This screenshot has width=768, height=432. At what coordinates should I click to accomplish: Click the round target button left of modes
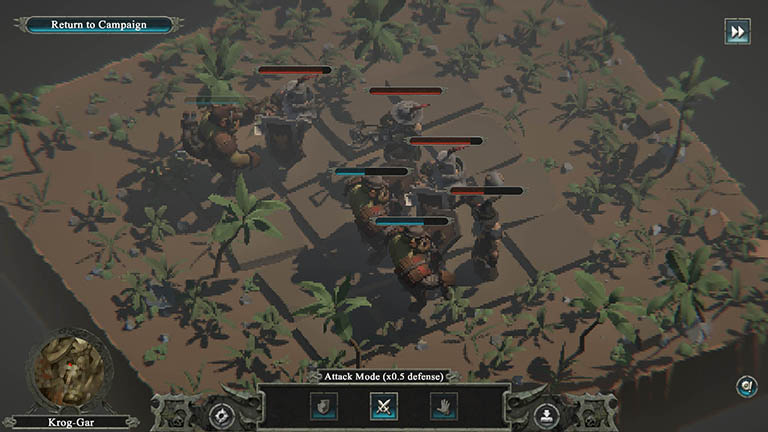(222, 413)
